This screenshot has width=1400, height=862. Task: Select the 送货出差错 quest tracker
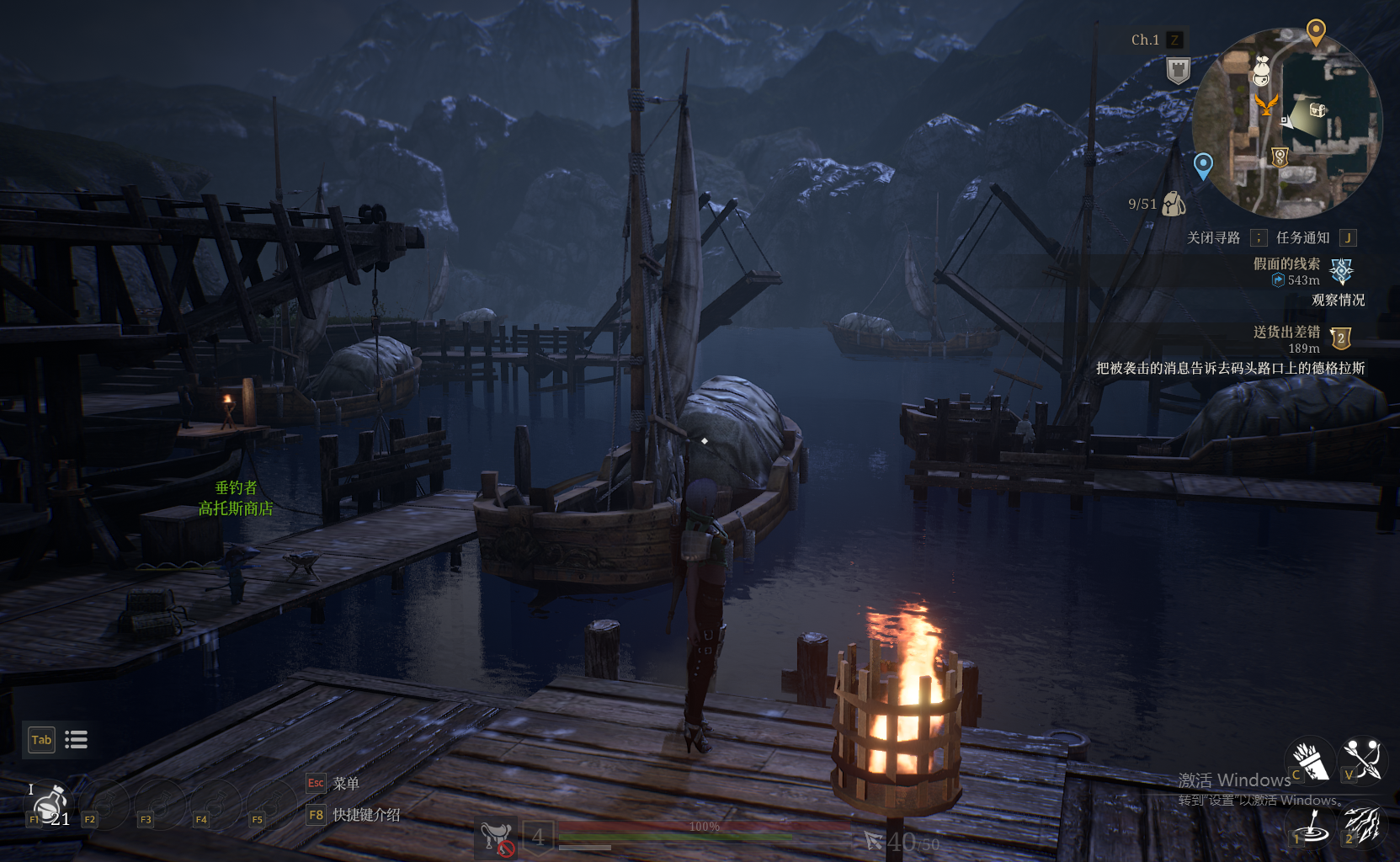click(1286, 333)
